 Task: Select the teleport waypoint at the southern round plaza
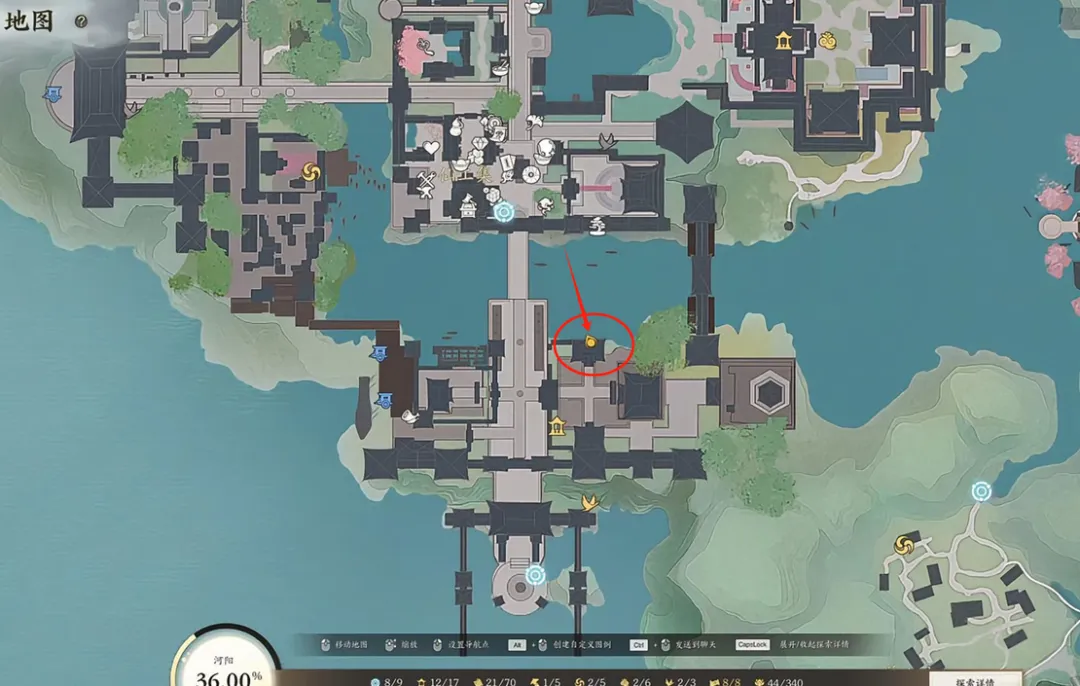coord(535,575)
